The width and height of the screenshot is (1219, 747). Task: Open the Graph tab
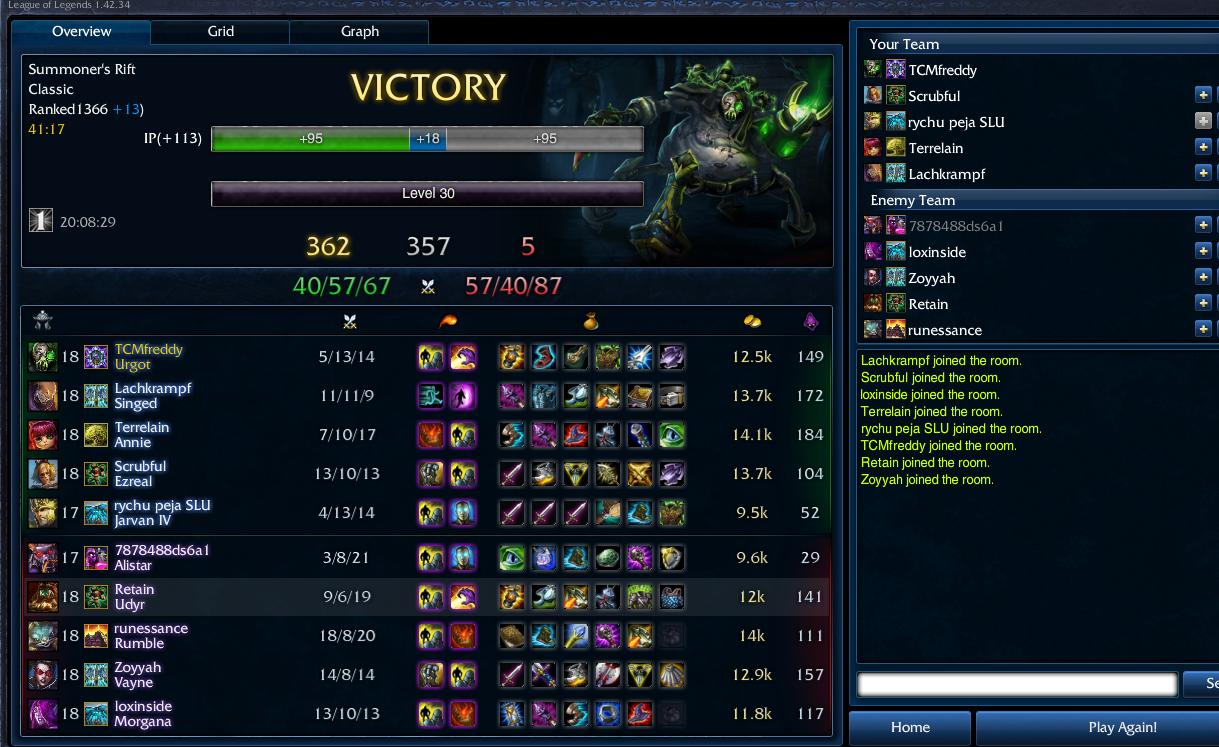pos(359,32)
